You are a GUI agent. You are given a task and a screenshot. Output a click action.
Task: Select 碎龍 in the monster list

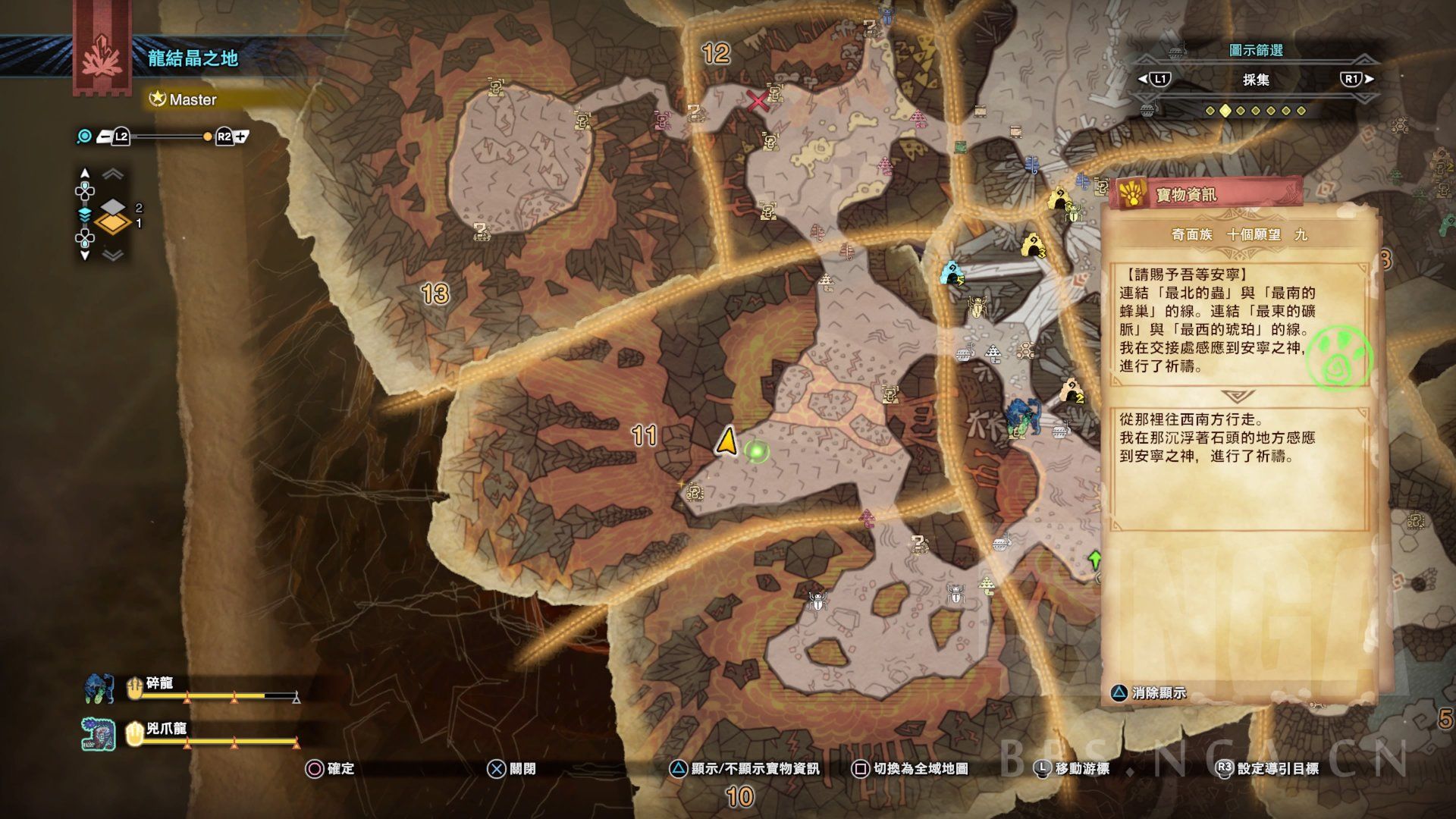(x=160, y=684)
